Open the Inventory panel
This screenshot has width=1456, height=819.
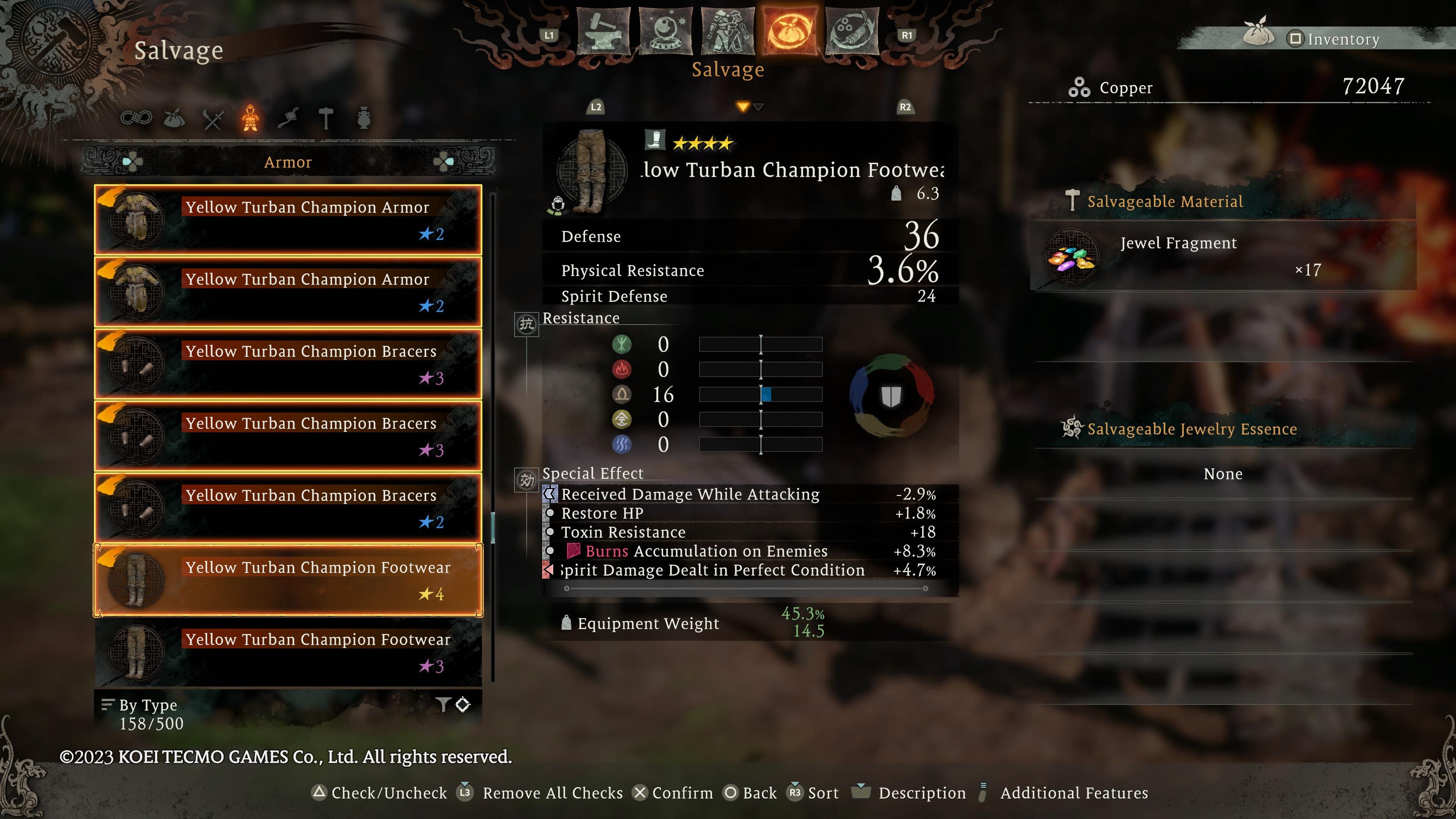[x=1334, y=39]
